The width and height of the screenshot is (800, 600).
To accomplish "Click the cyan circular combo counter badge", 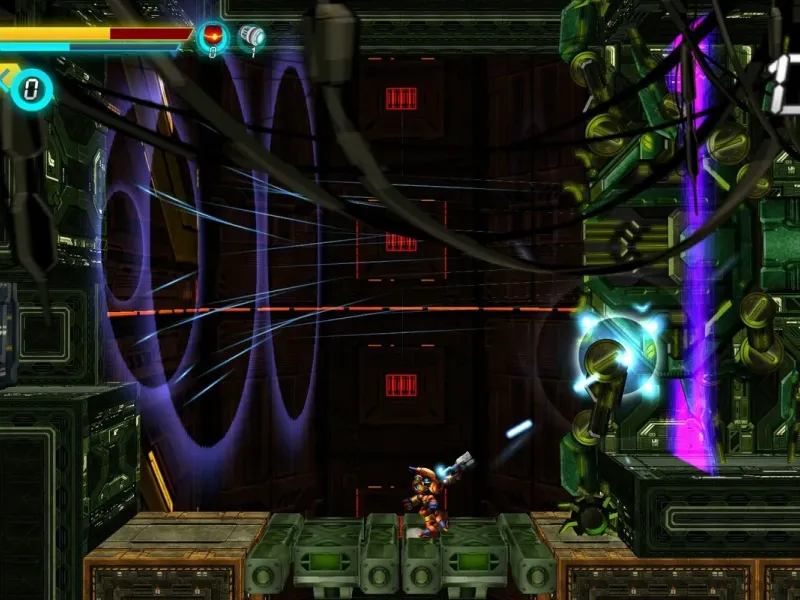I will 32,89.
